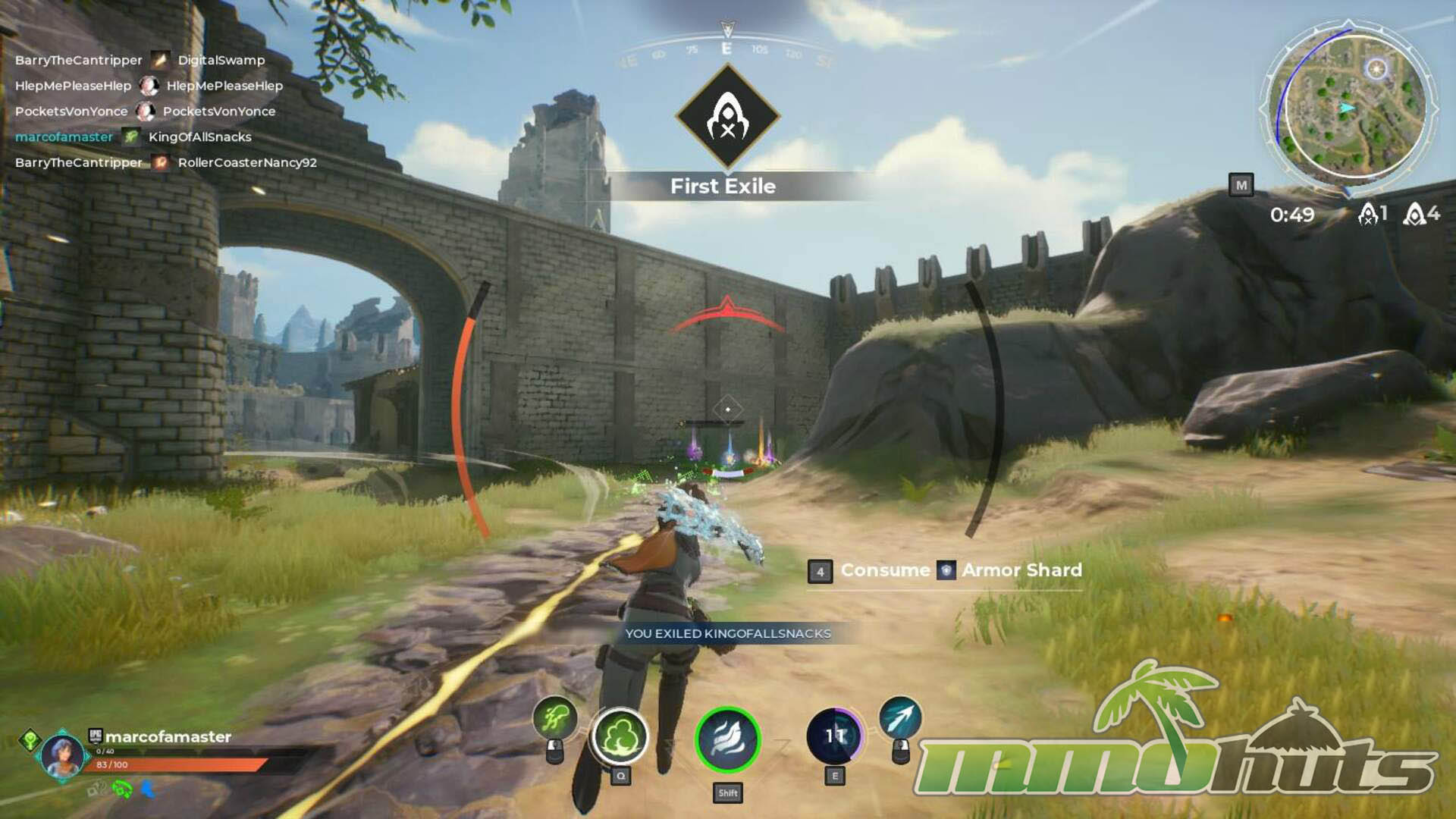Screen dimensions: 1456x819
Task: Fire the blue ice lance spell
Action: (x=900, y=717)
